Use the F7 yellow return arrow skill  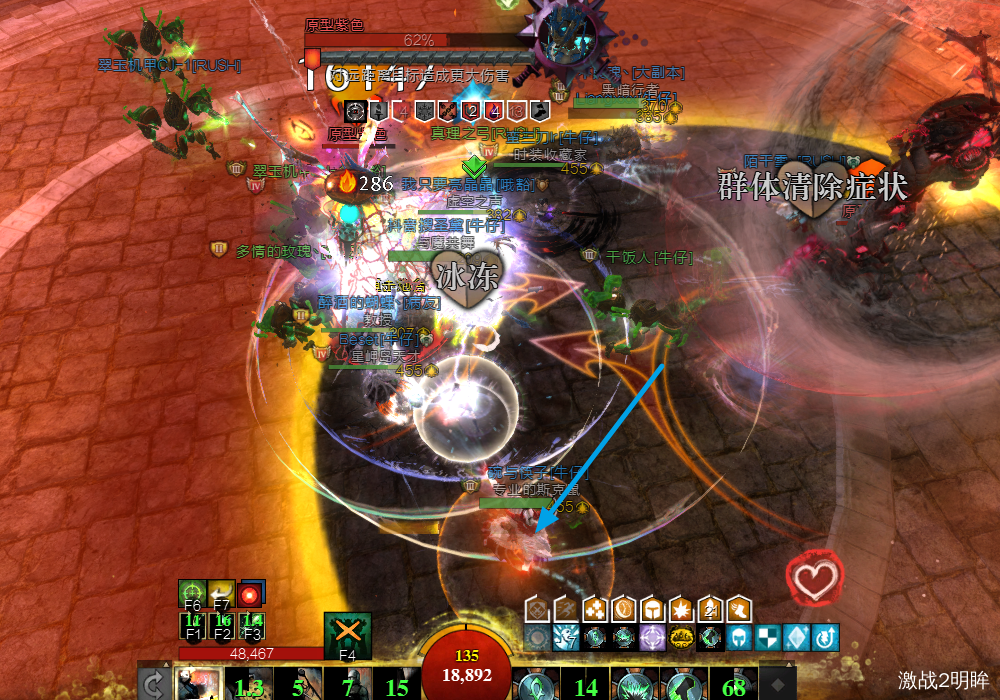click(222, 594)
